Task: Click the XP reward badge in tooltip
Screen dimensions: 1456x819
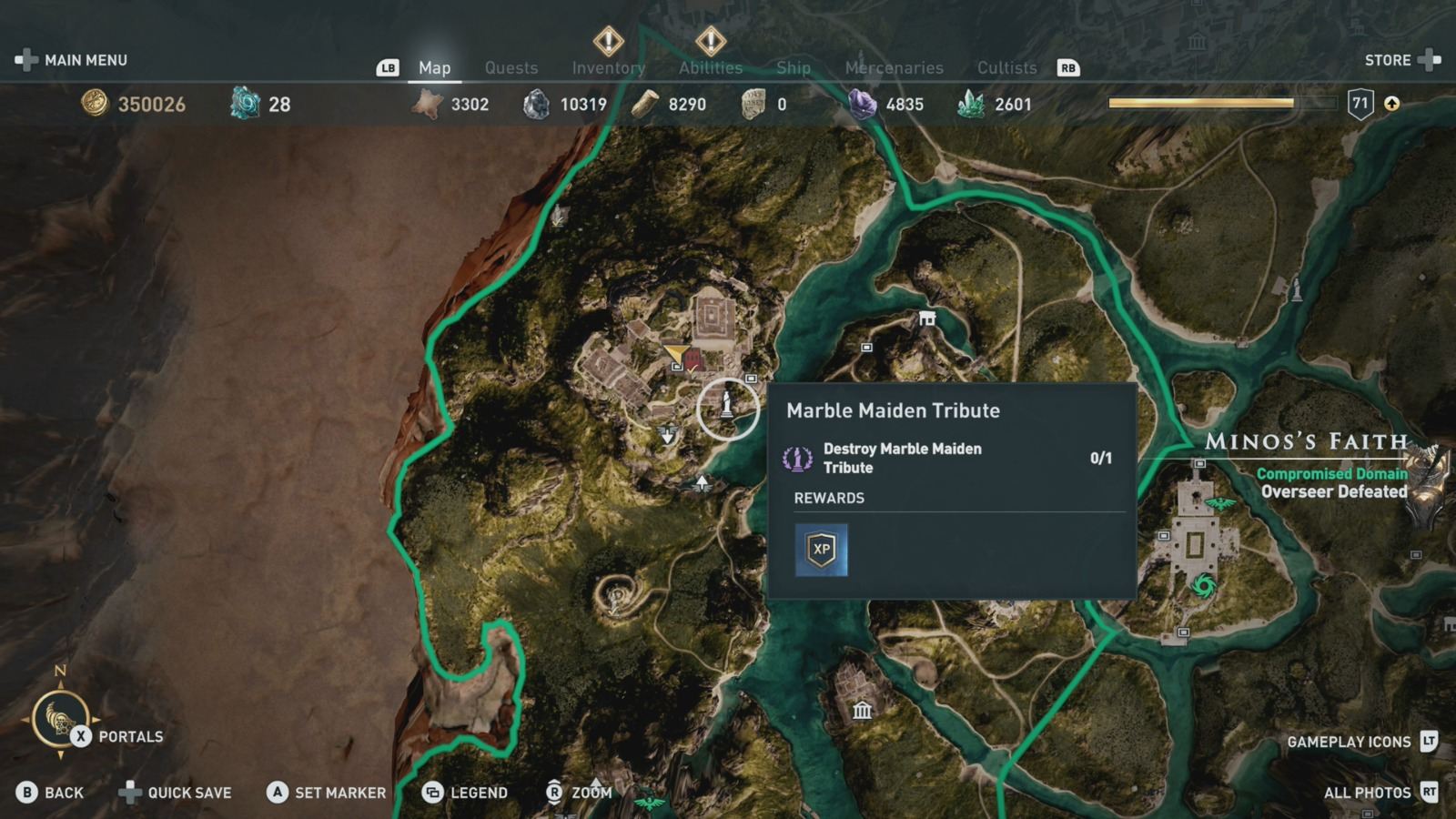Action: coord(822,549)
